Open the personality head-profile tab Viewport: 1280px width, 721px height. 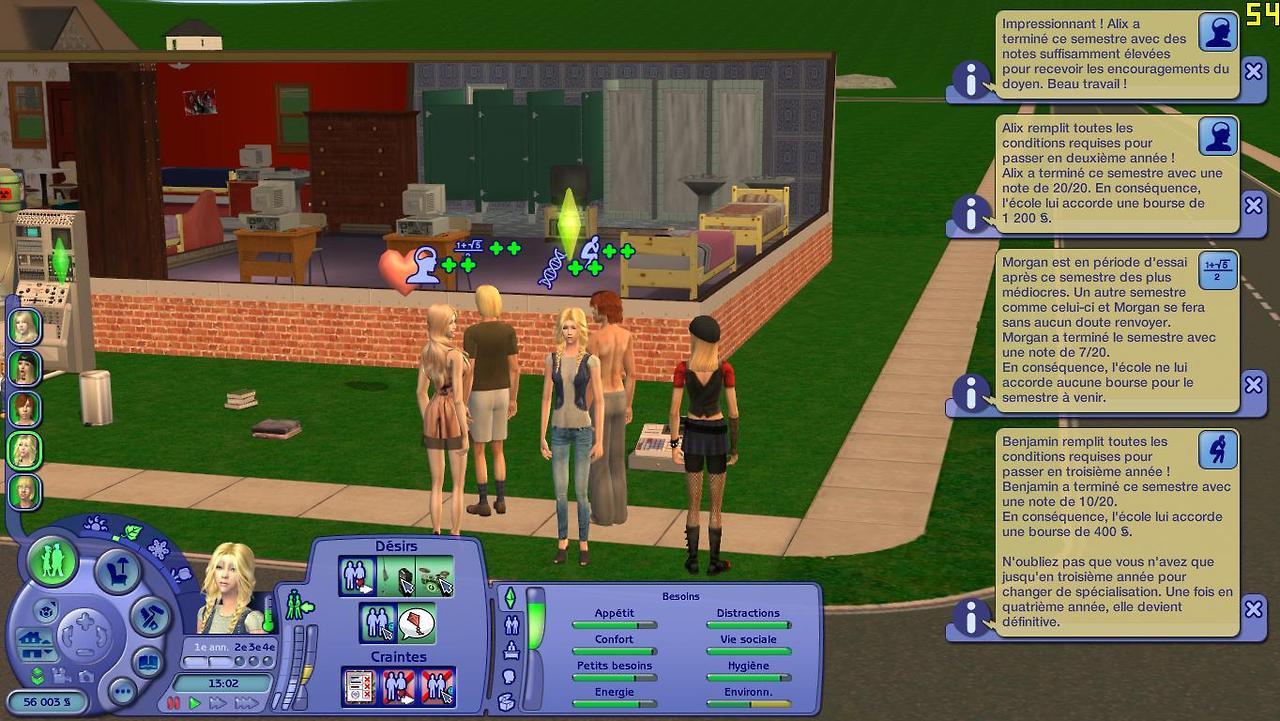click(510, 677)
